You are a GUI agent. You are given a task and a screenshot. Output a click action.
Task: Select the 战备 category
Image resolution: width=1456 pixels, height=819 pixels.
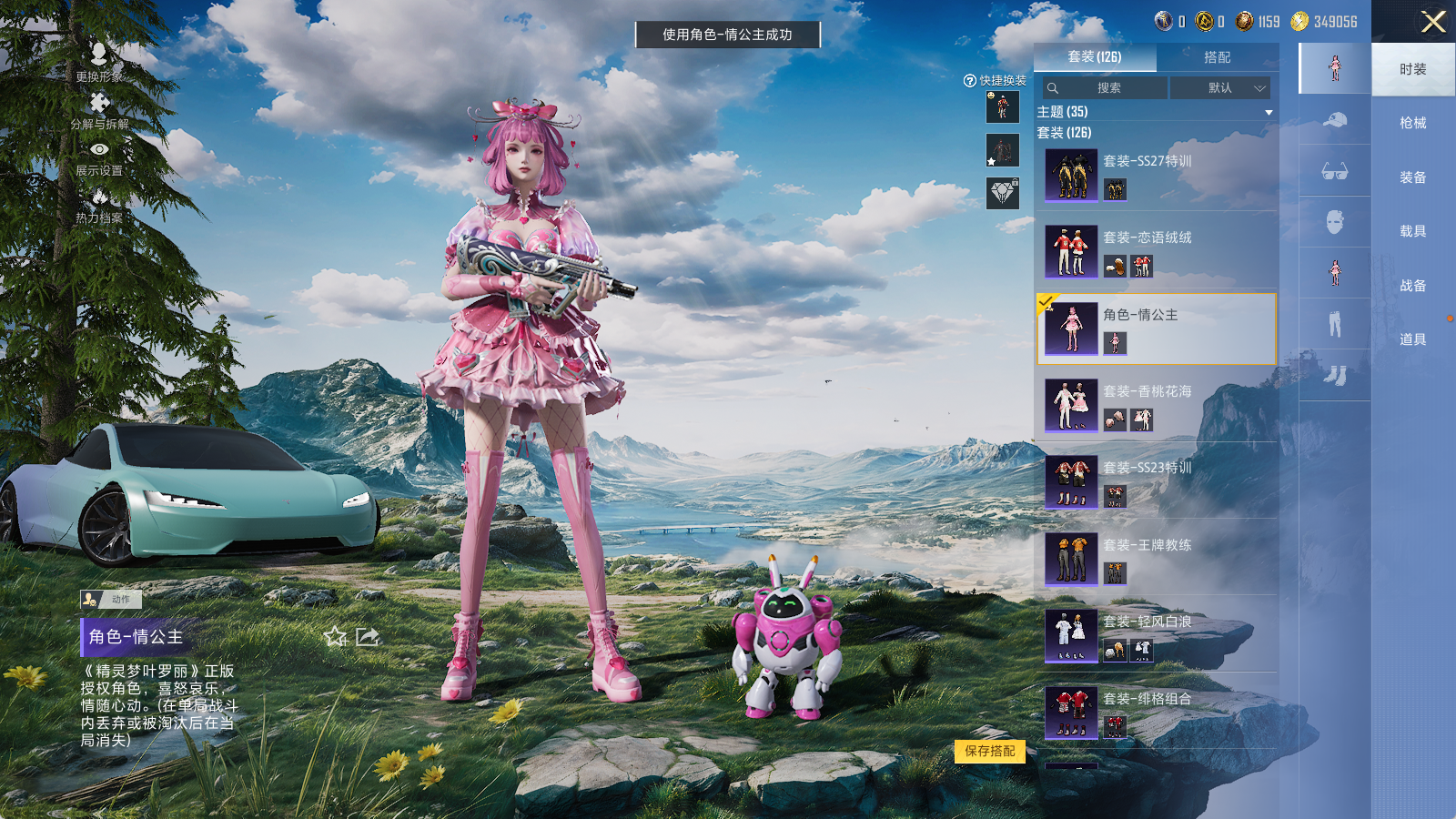pos(1412,286)
